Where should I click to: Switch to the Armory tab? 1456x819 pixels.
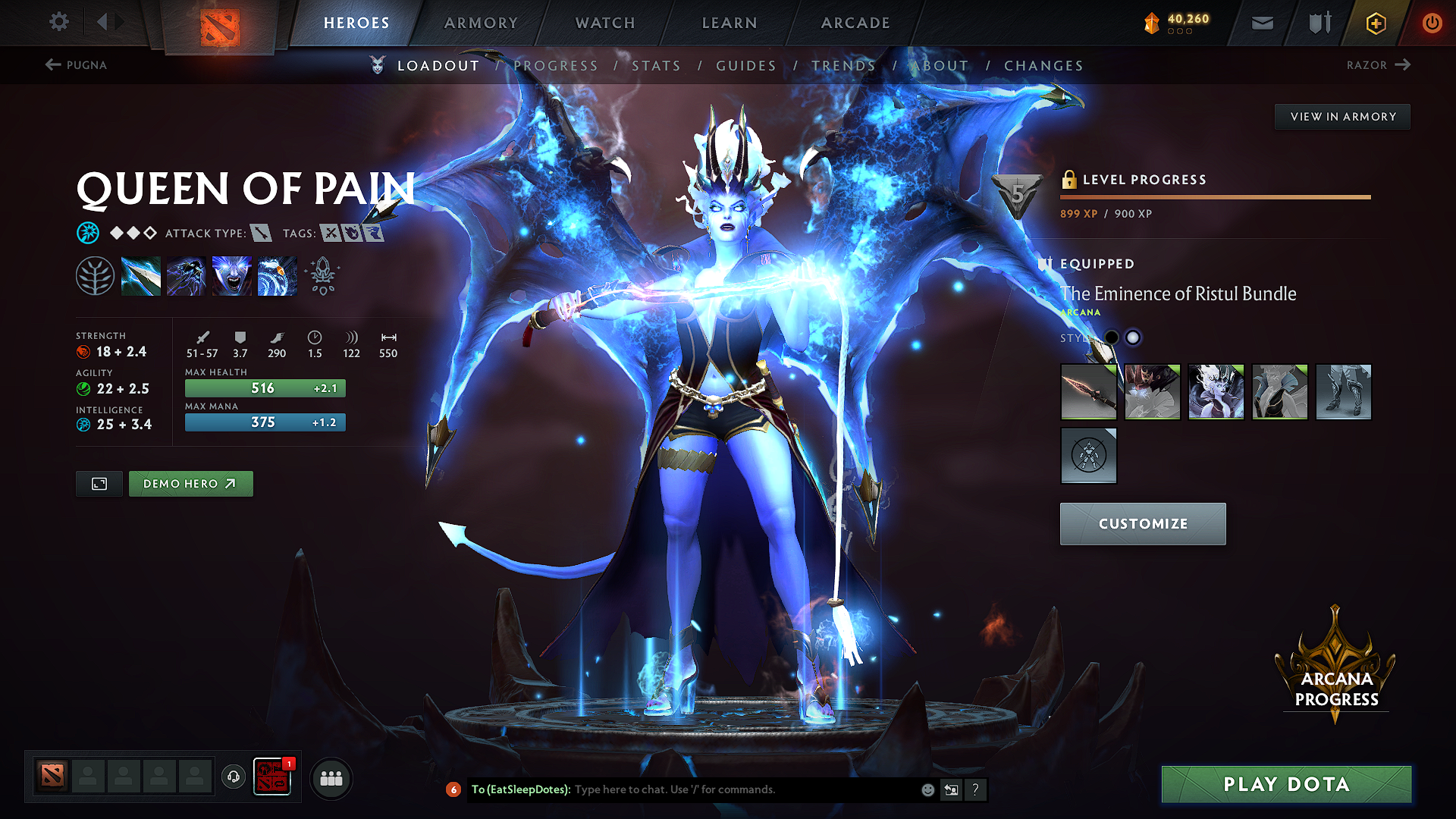click(x=481, y=23)
